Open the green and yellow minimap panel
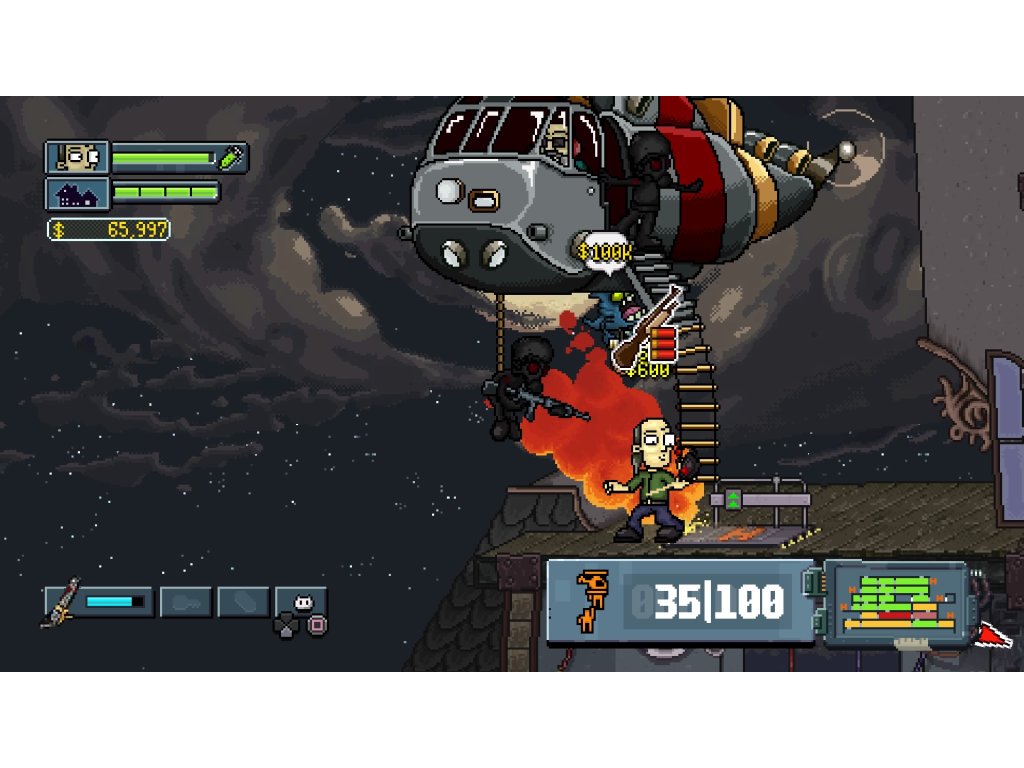The image size is (1024, 768). [x=897, y=602]
